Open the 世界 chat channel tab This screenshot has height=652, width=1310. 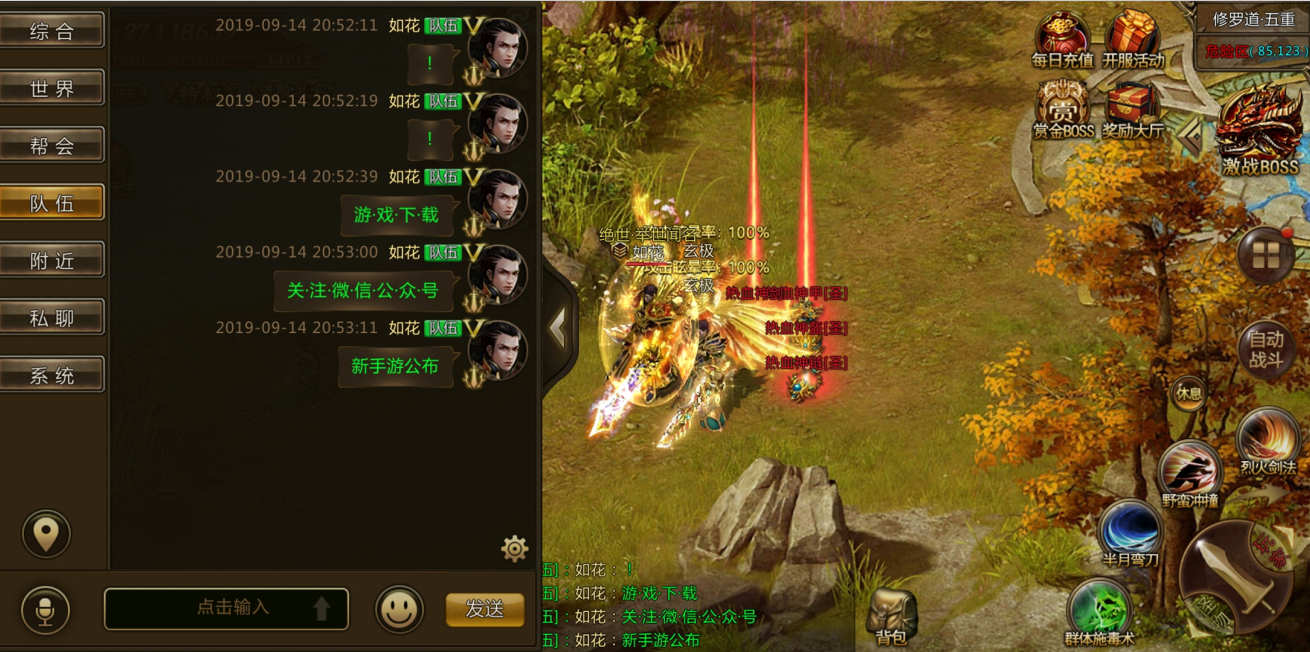pos(52,89)
